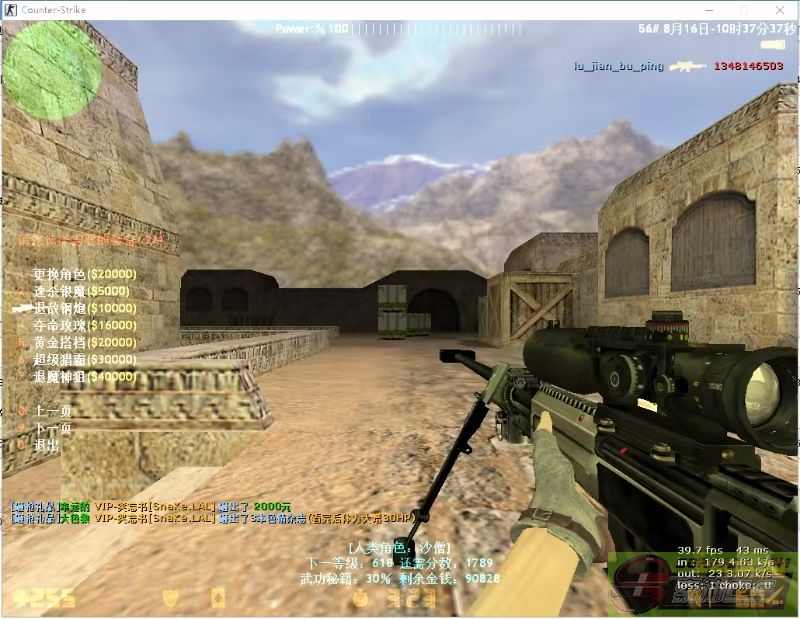The height and width of the screenshot is (619, 800).
Task: Choose 更换角色 ($20000) from the menu
Action: tap(84, 274)
